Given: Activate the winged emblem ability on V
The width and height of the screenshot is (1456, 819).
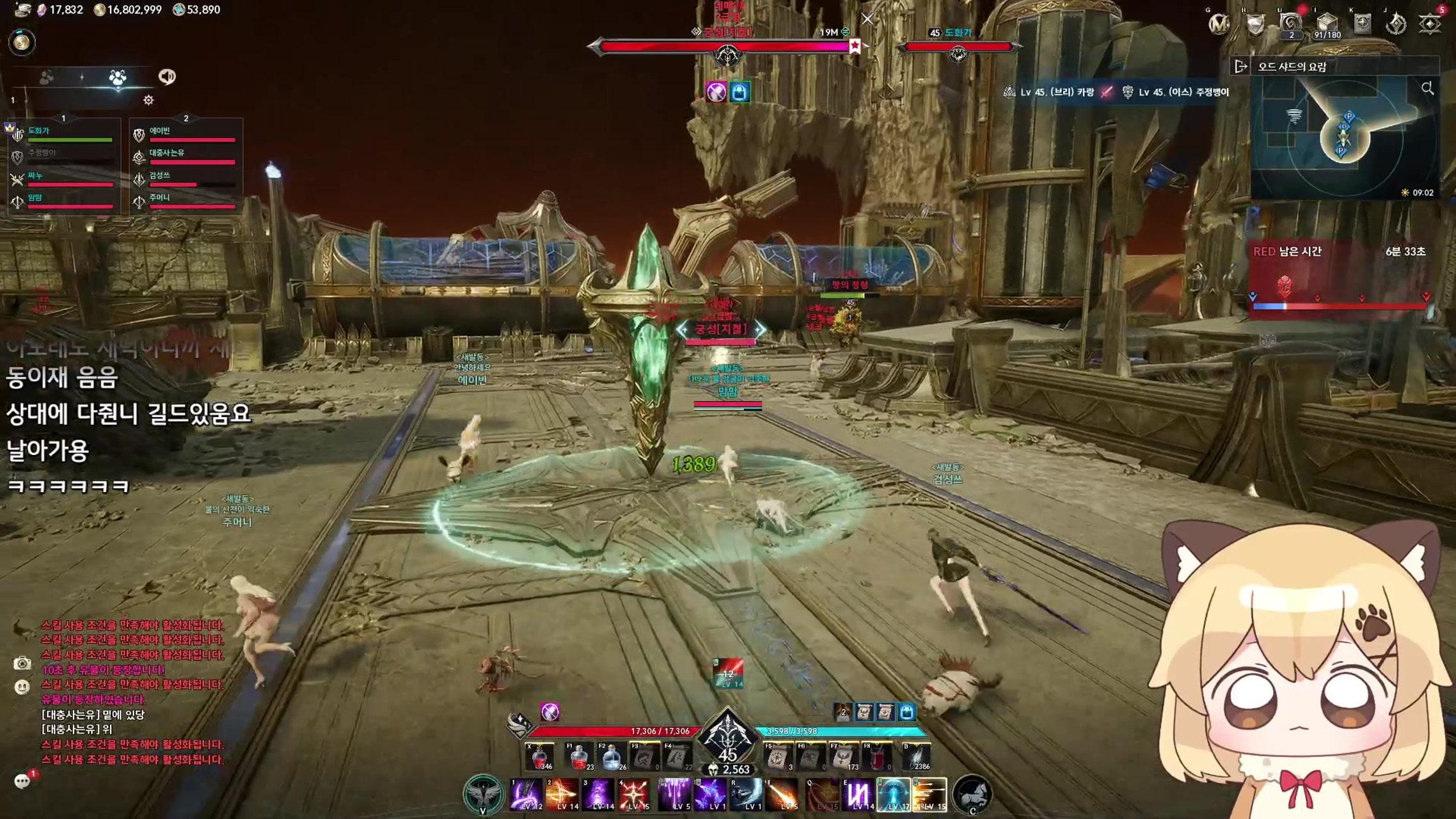Looking at the screenshot, I should point(483,793).
